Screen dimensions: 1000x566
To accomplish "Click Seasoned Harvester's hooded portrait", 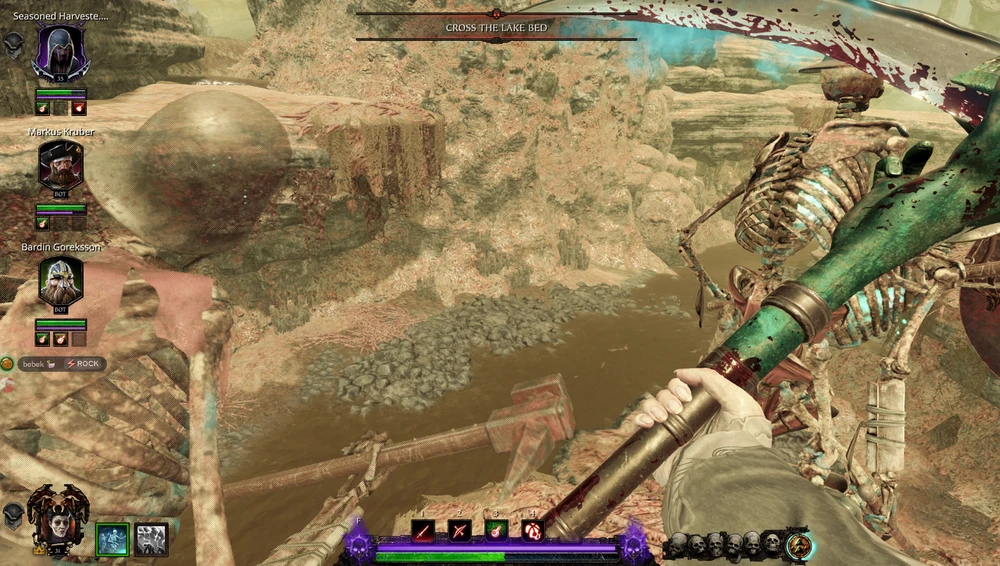I will coord(60,52).
